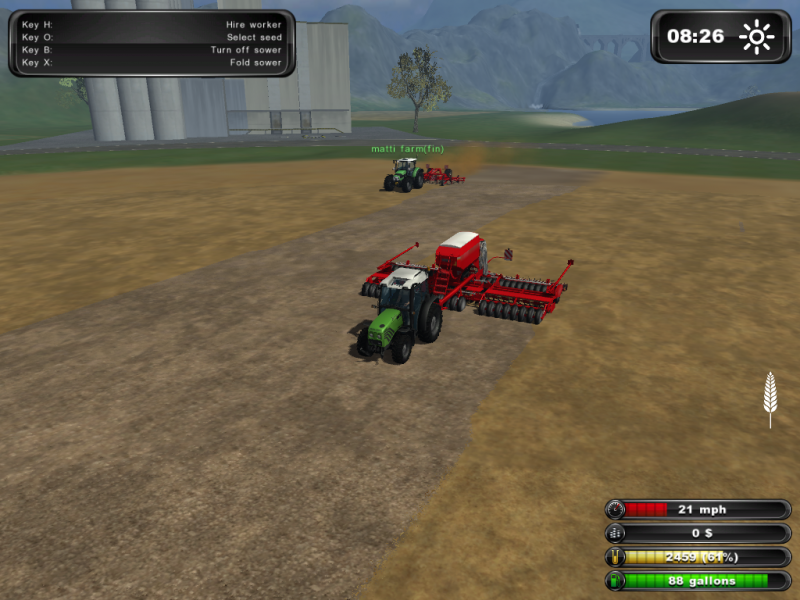The image size is (800, 600).
Task: Click the sun weather icon
Action: coord(756,38)
